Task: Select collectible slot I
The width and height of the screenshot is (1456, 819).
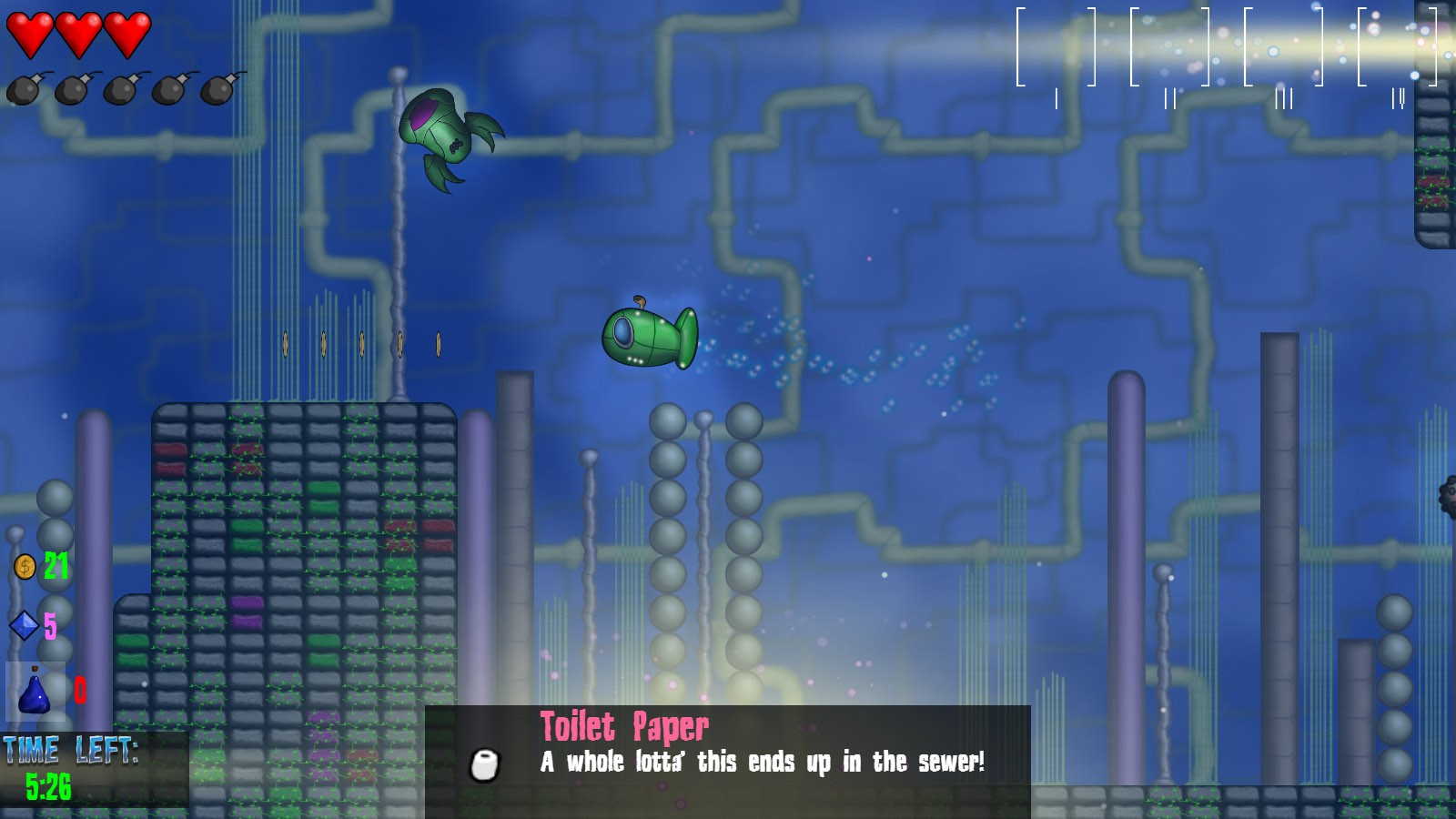Action: click(1056, 47)
